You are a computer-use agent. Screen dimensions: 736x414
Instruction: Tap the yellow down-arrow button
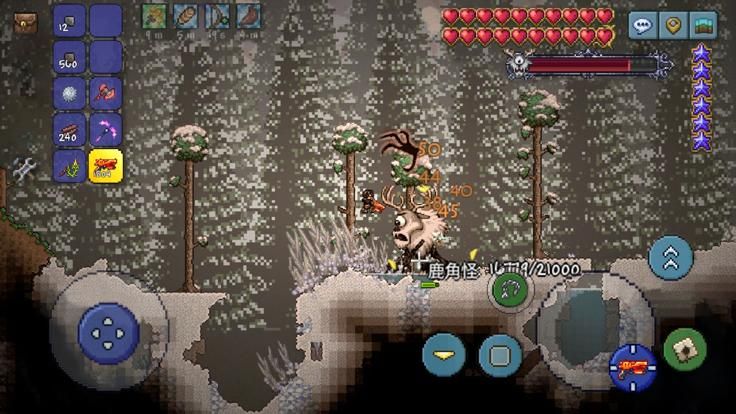point(444,354)
